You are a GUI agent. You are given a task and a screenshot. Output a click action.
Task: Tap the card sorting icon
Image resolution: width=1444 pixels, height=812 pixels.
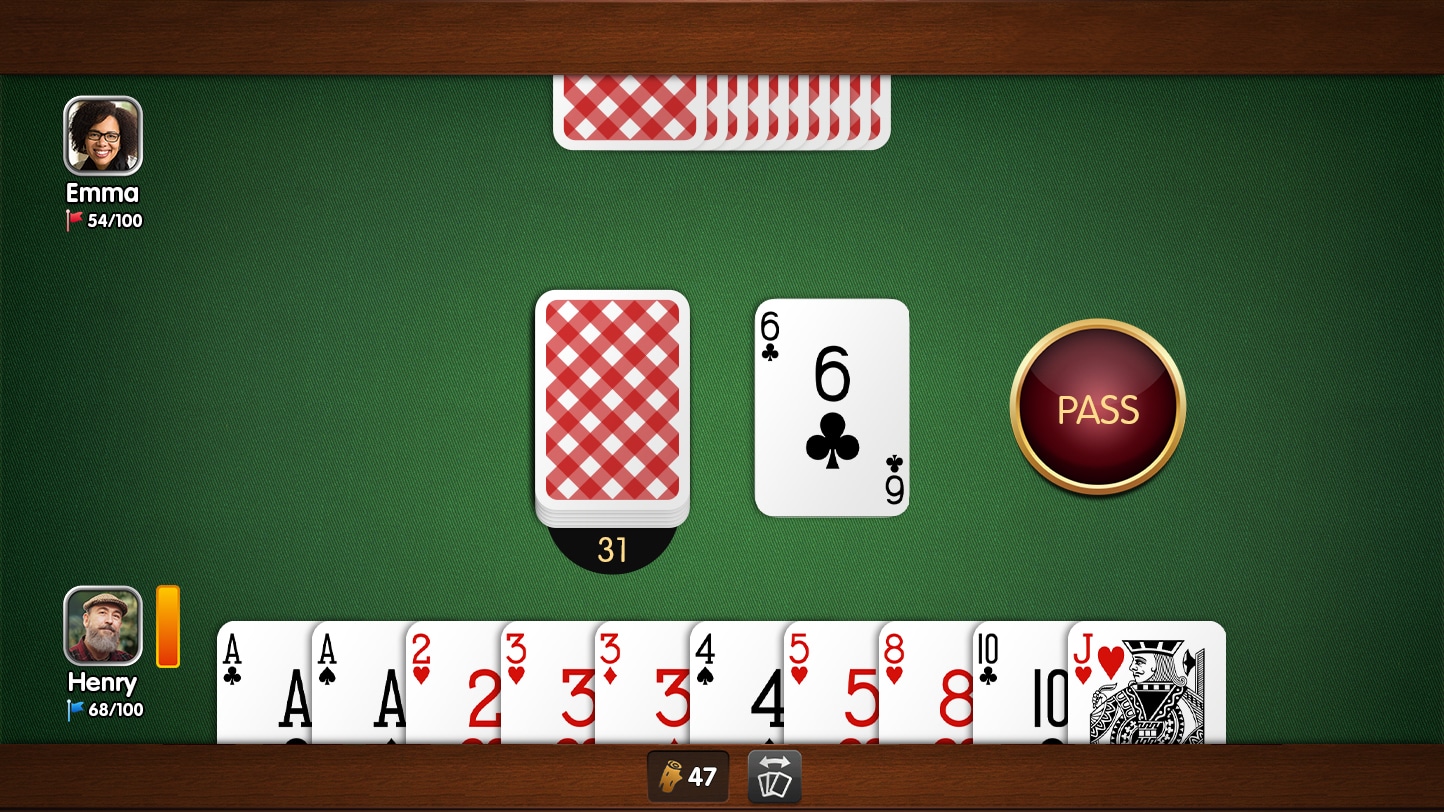click(x=772, y=777)
